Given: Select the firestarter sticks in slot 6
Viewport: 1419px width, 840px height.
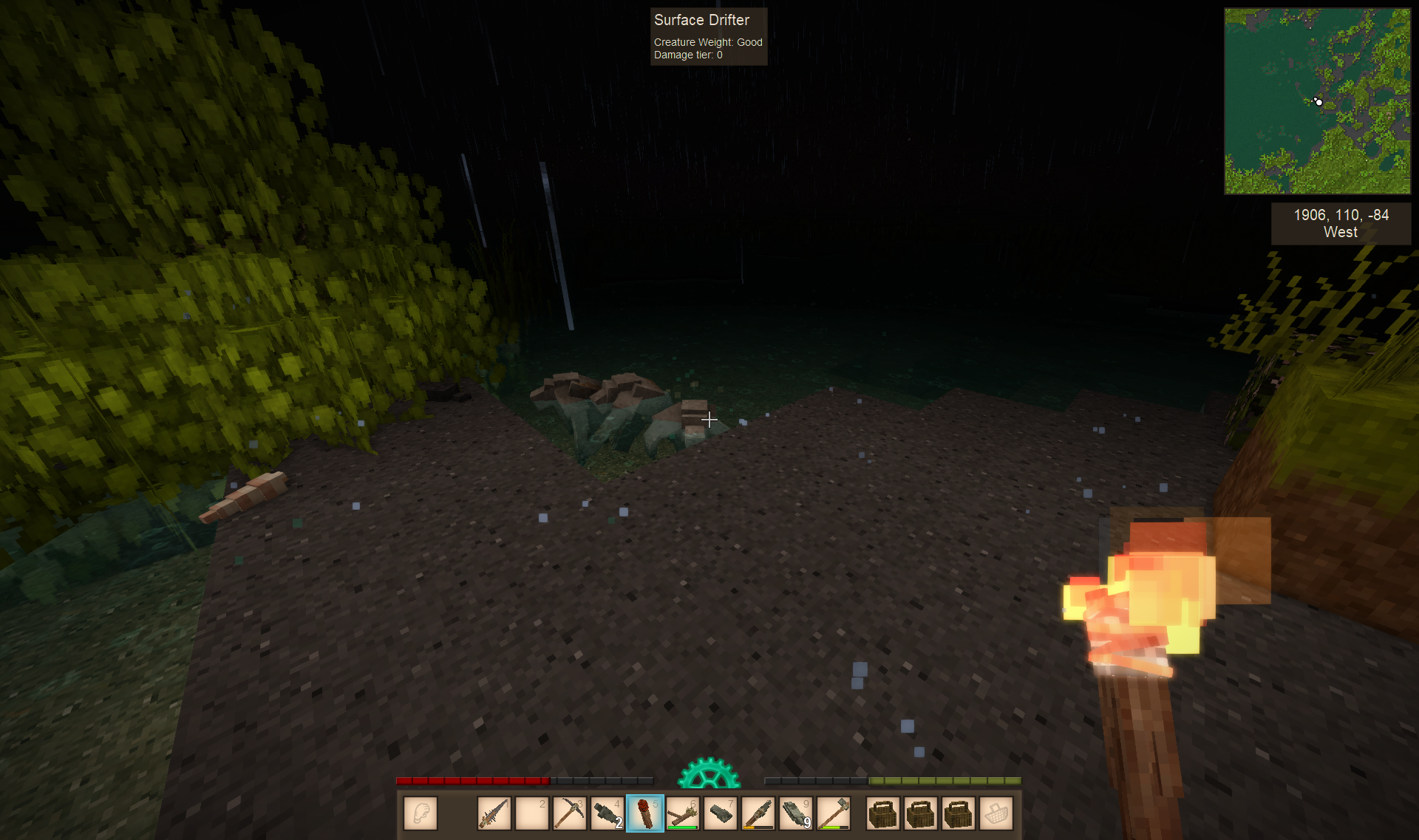Looking at the screenshot, I should coord(682,813).
